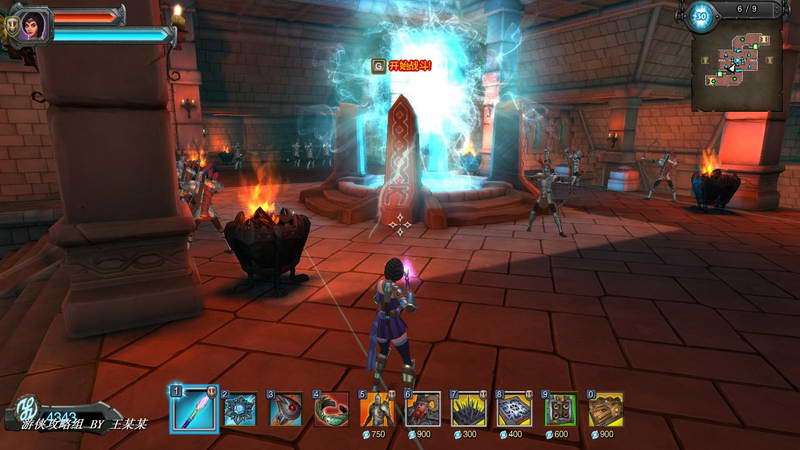This screenshot has height=450, width=800.
Task: Select the green-framed wall trap costing 600
Action: pyautogui.click(x=560, y=409)
